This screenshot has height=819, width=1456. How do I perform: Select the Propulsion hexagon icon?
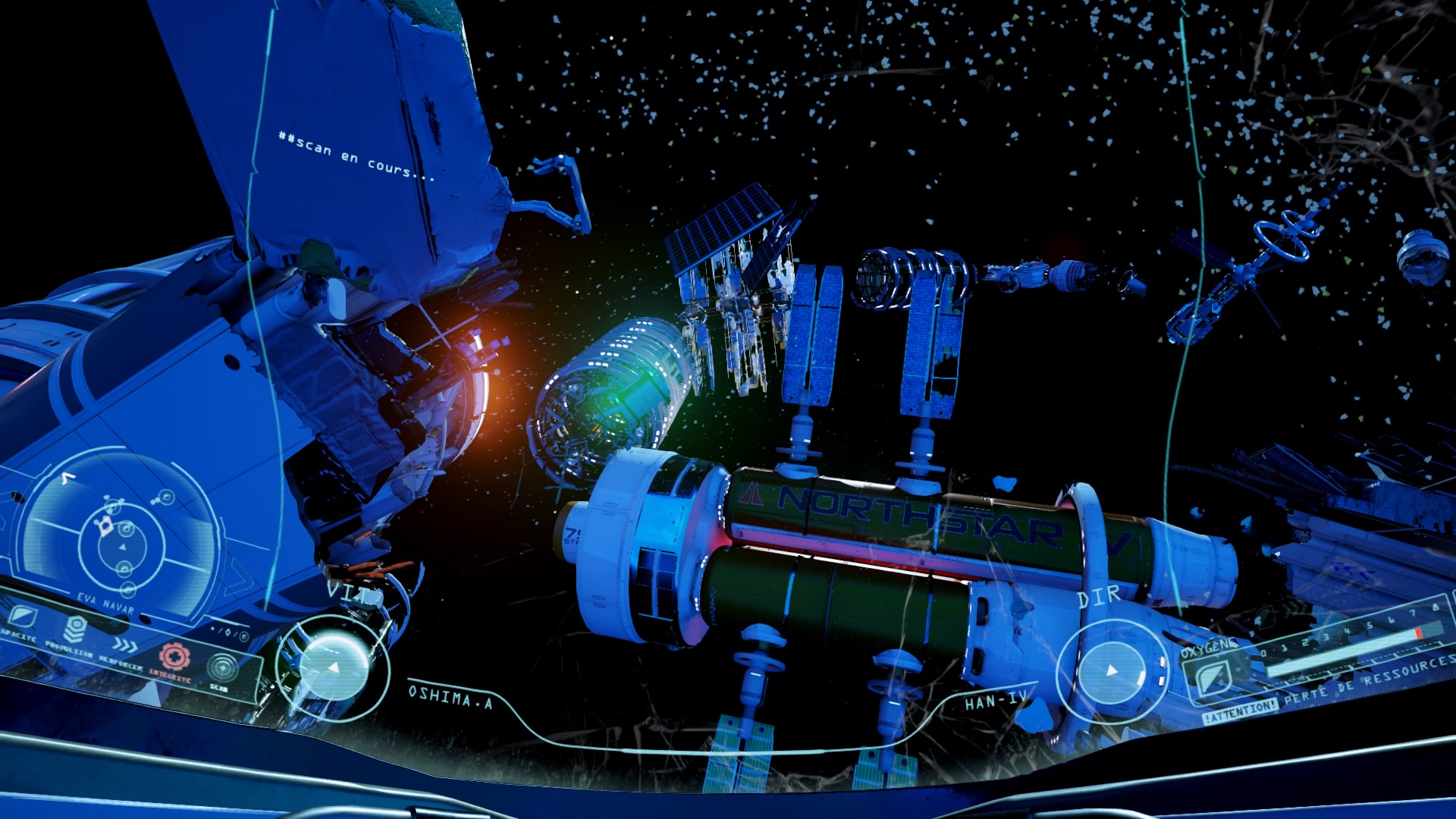coord(74,629)
